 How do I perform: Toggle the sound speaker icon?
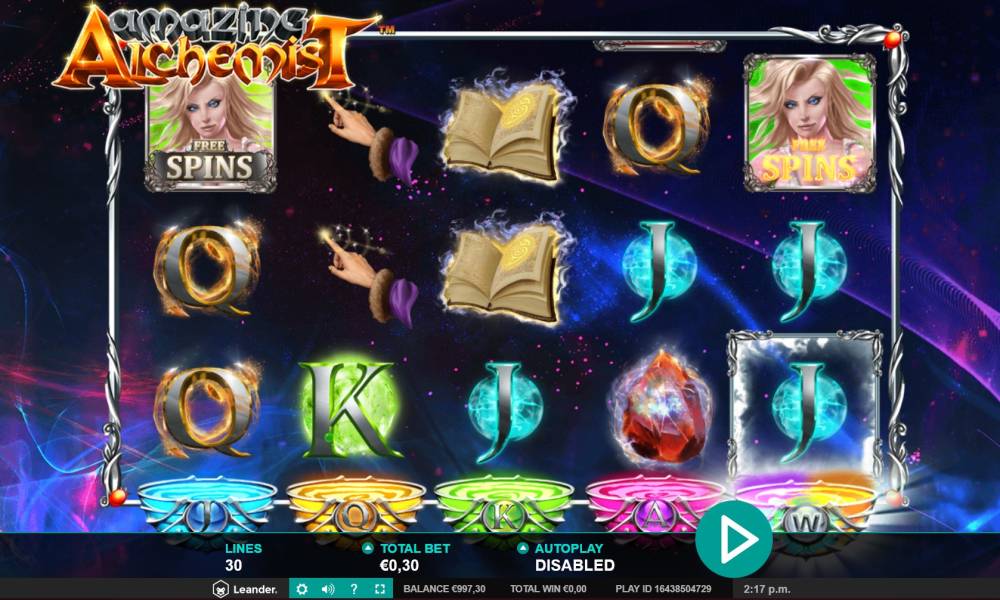coord(327,589)
